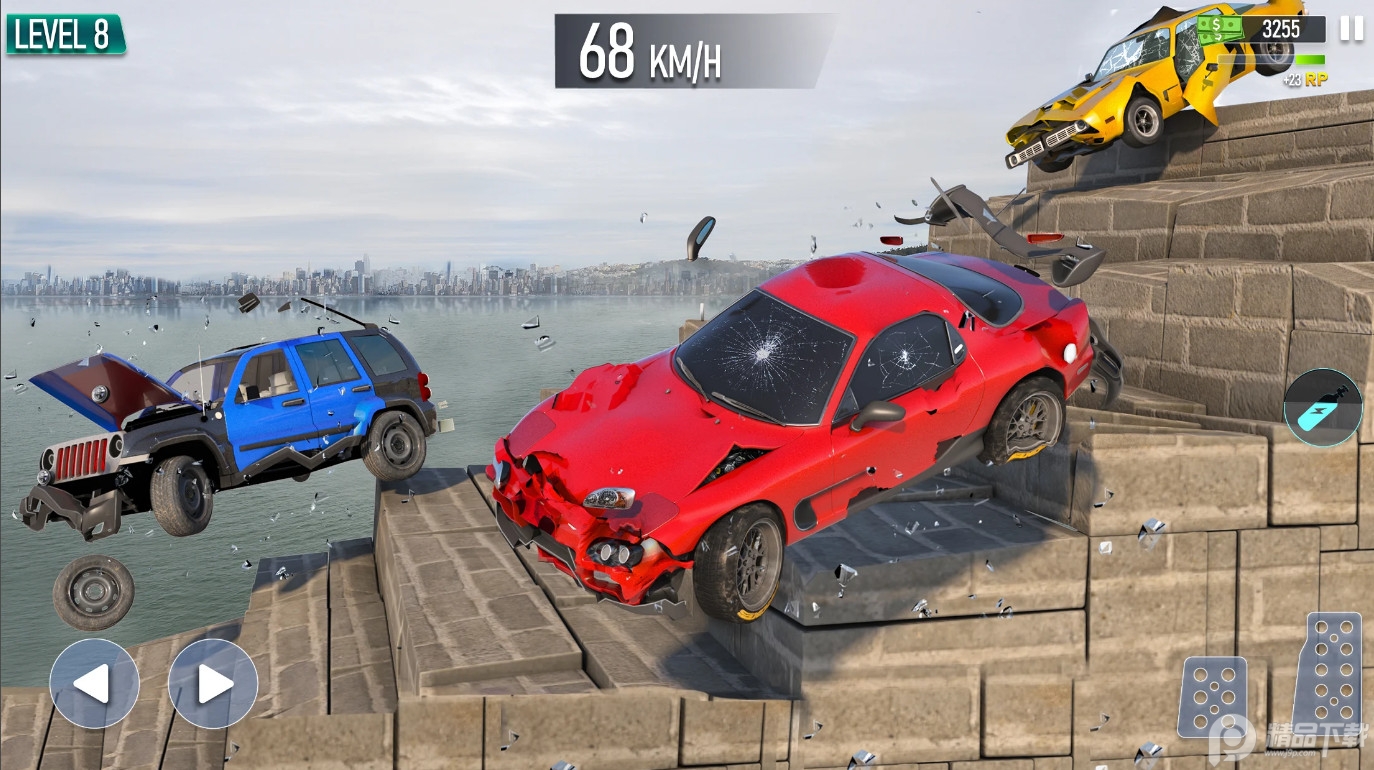Pause the game
Image resolution: width=1374 pixels, height=770 pixels.
(x=1351, y=28)
